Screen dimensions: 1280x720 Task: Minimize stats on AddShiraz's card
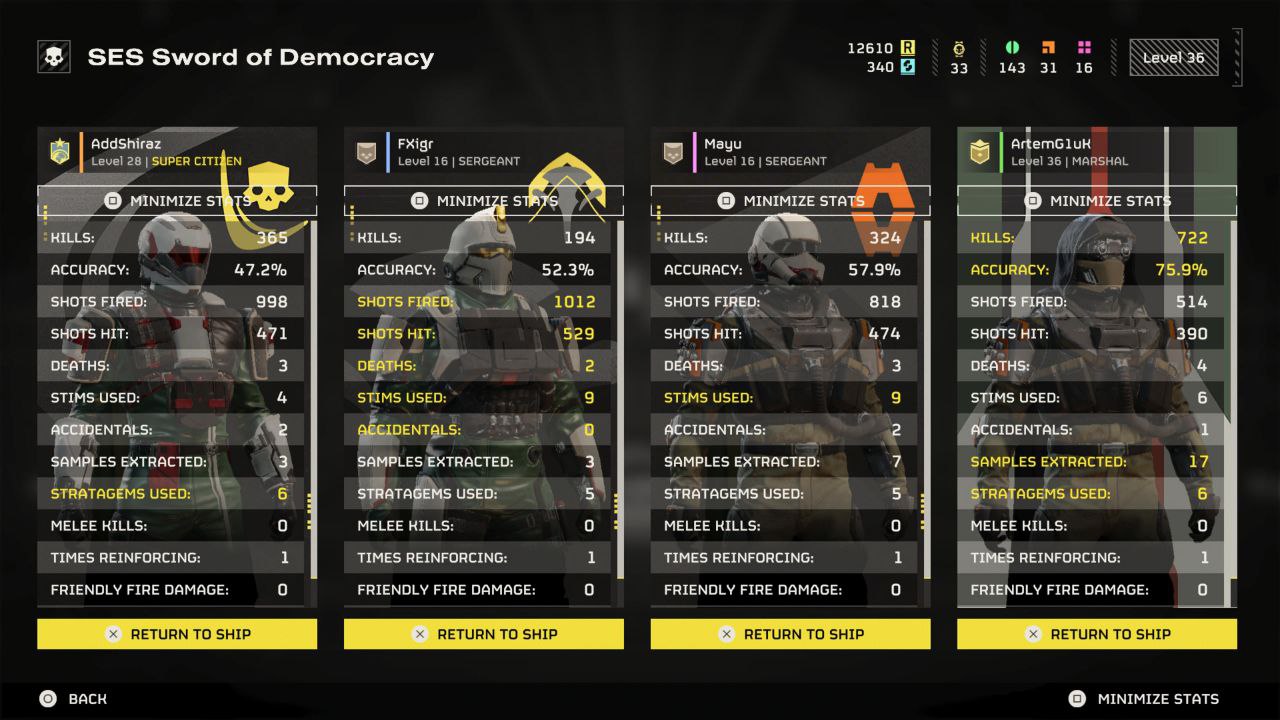[177, 201]
